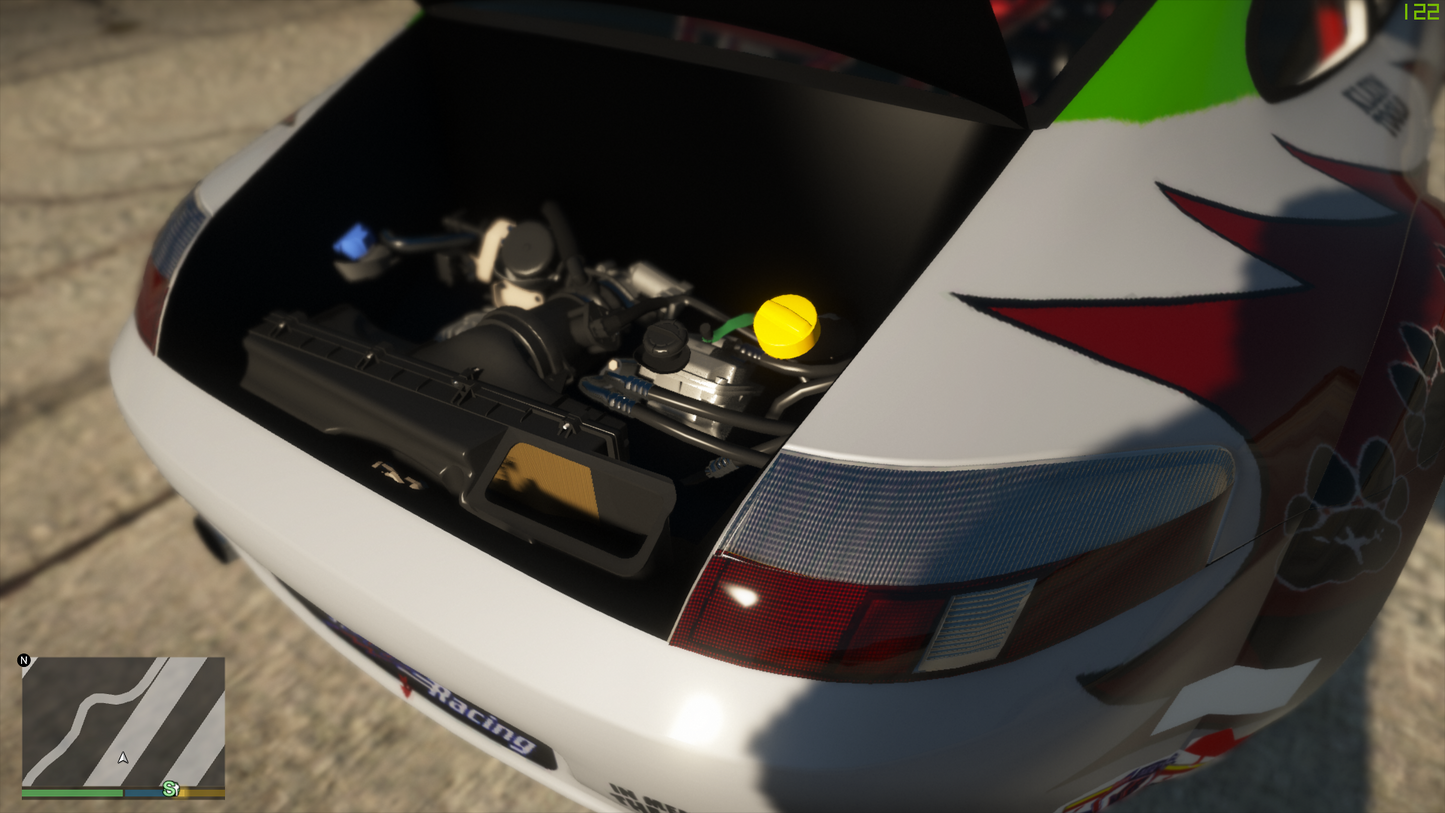Viewport: 1445px width, 813px height.
Task: Click the blue armor bar segment
Action: [x=142, y=793]
